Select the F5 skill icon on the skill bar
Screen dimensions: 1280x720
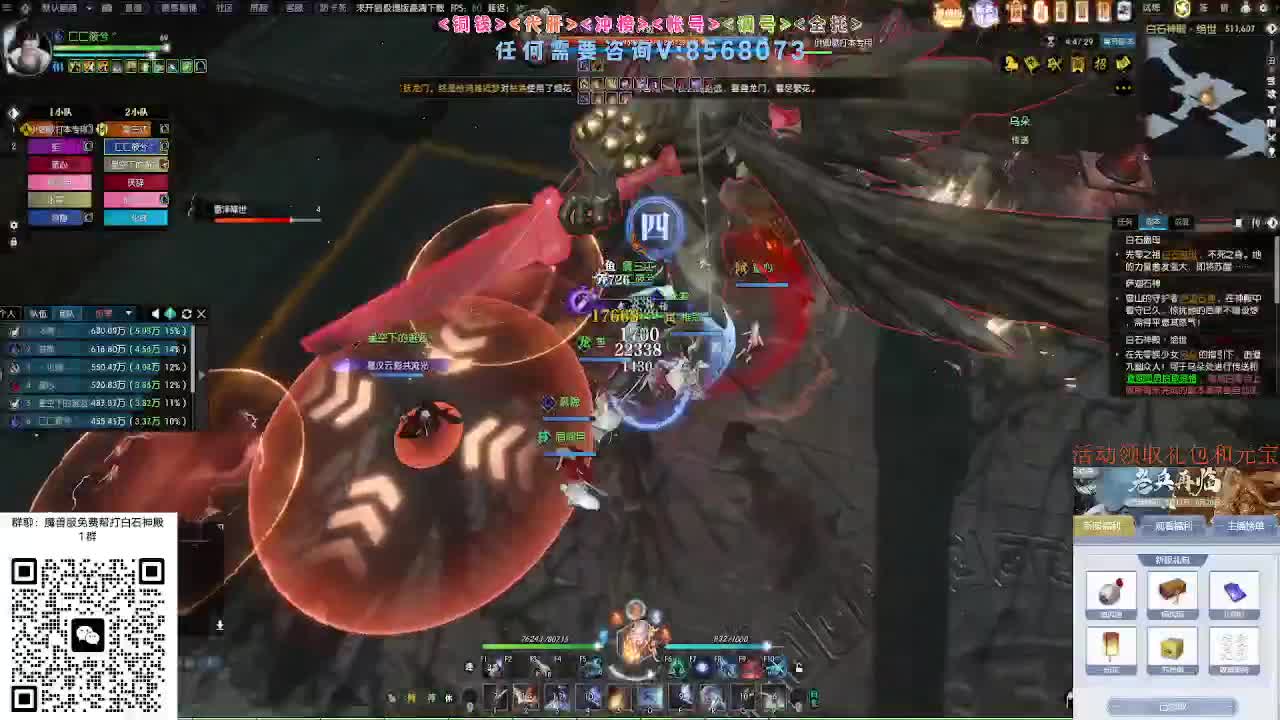pyautogui.click(x=595, y=668)
